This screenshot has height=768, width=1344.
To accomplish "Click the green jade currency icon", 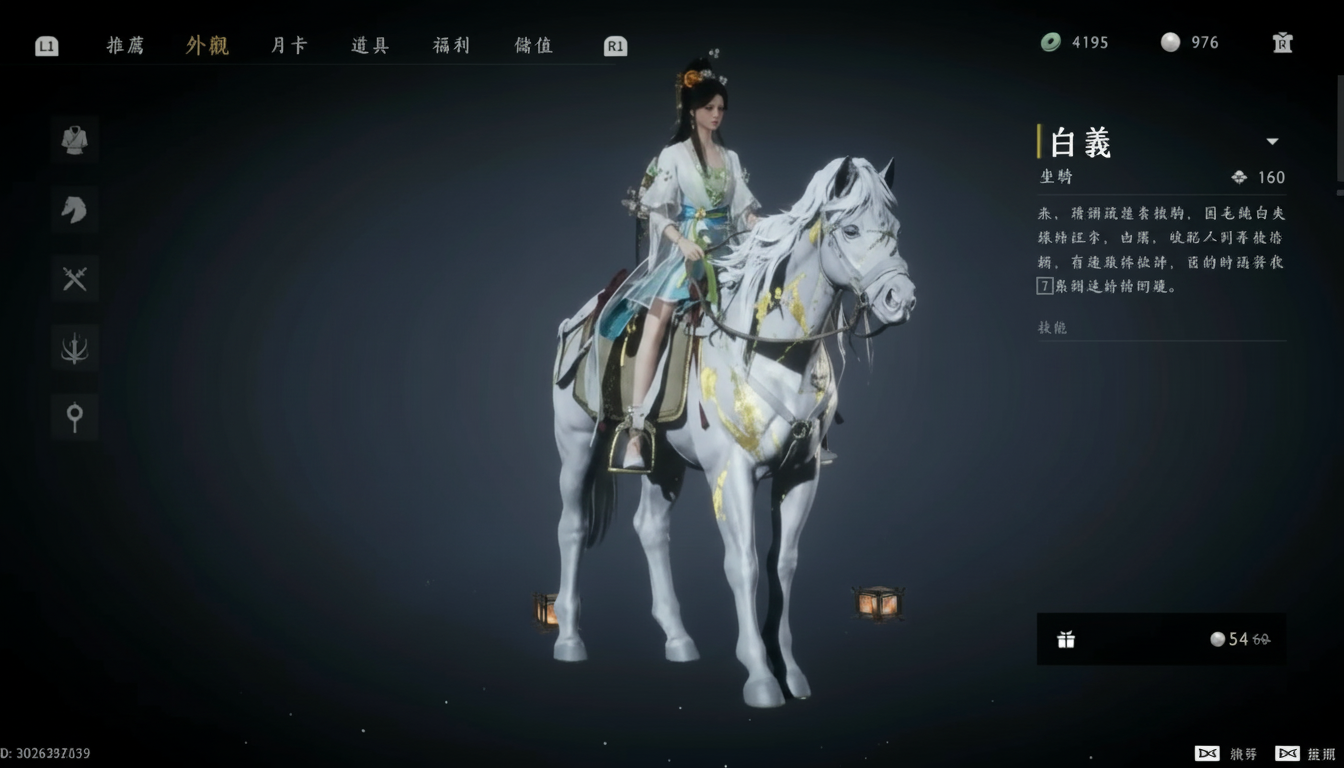I will (1051, 42).
